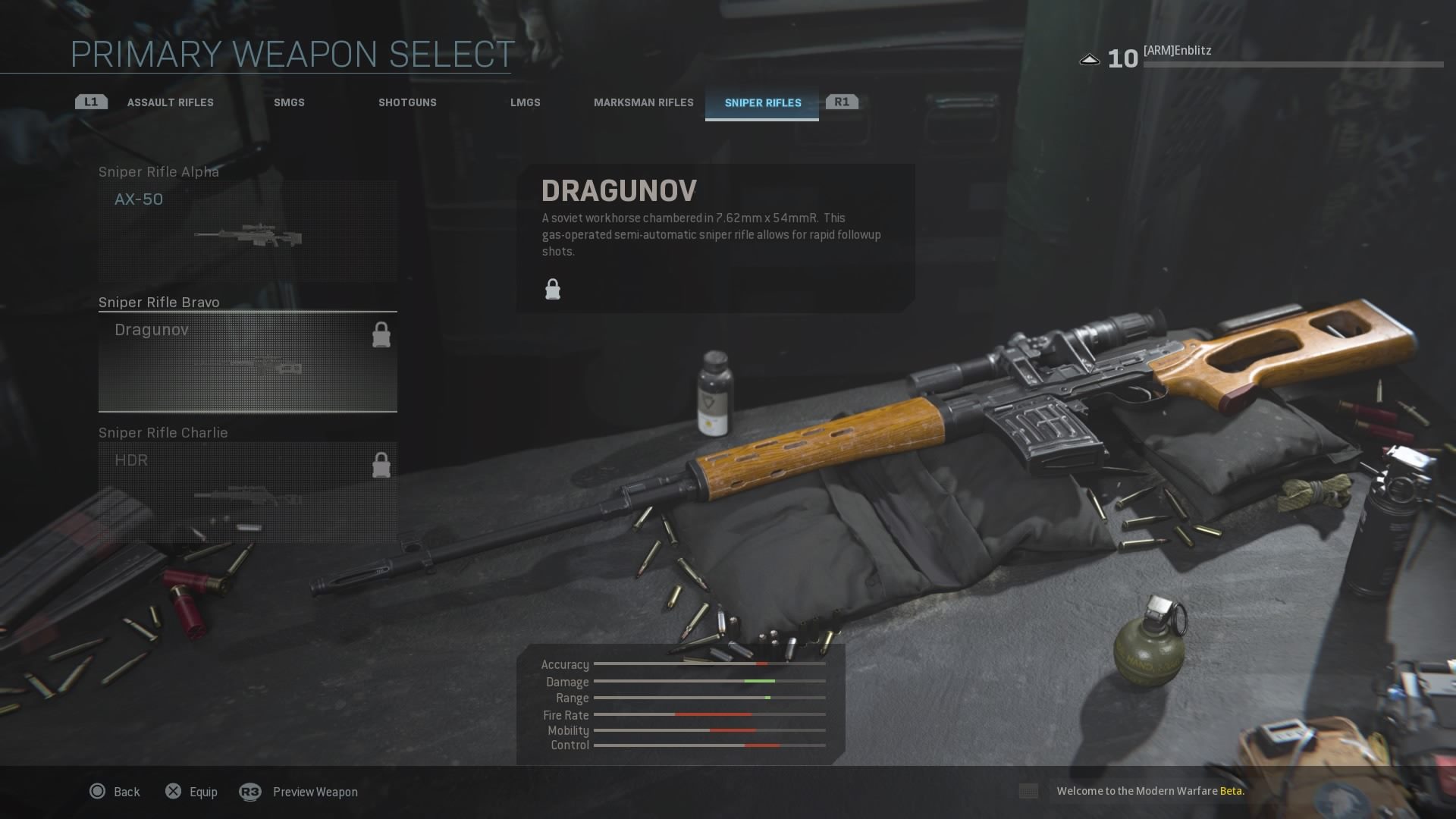Image resolution: width=1456 pixels, height=819 pixels.
Task: Switch to the Assault Rifles tab
Action: [171, 102]
